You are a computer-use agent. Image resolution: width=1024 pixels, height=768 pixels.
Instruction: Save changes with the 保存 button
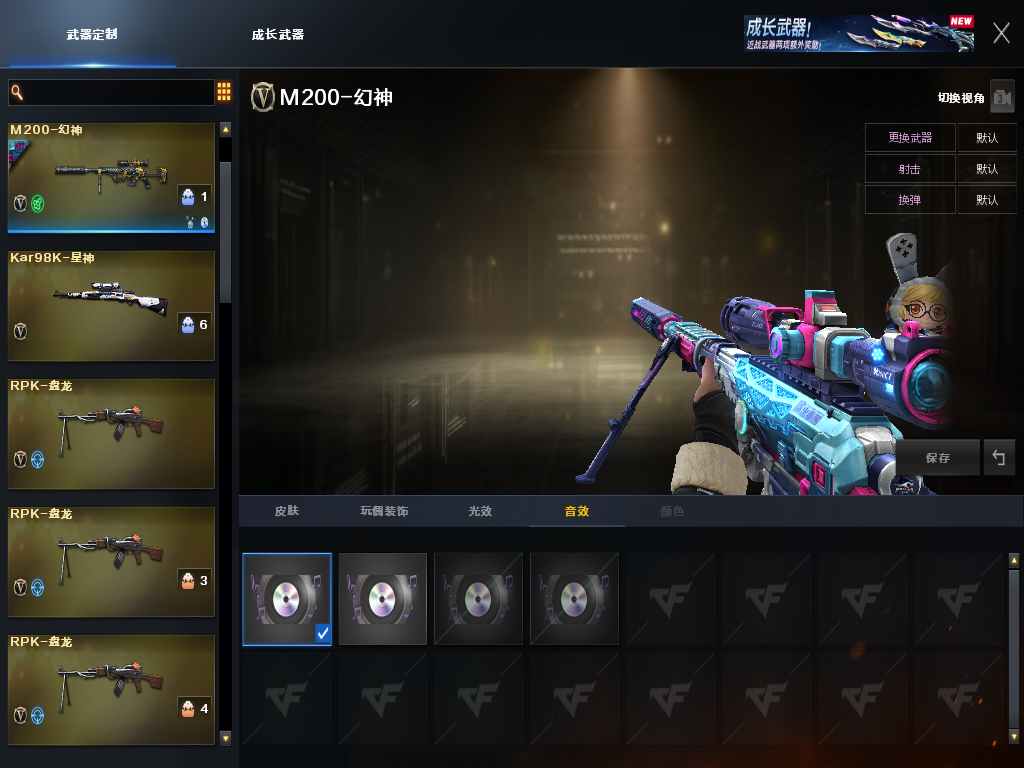938,458
